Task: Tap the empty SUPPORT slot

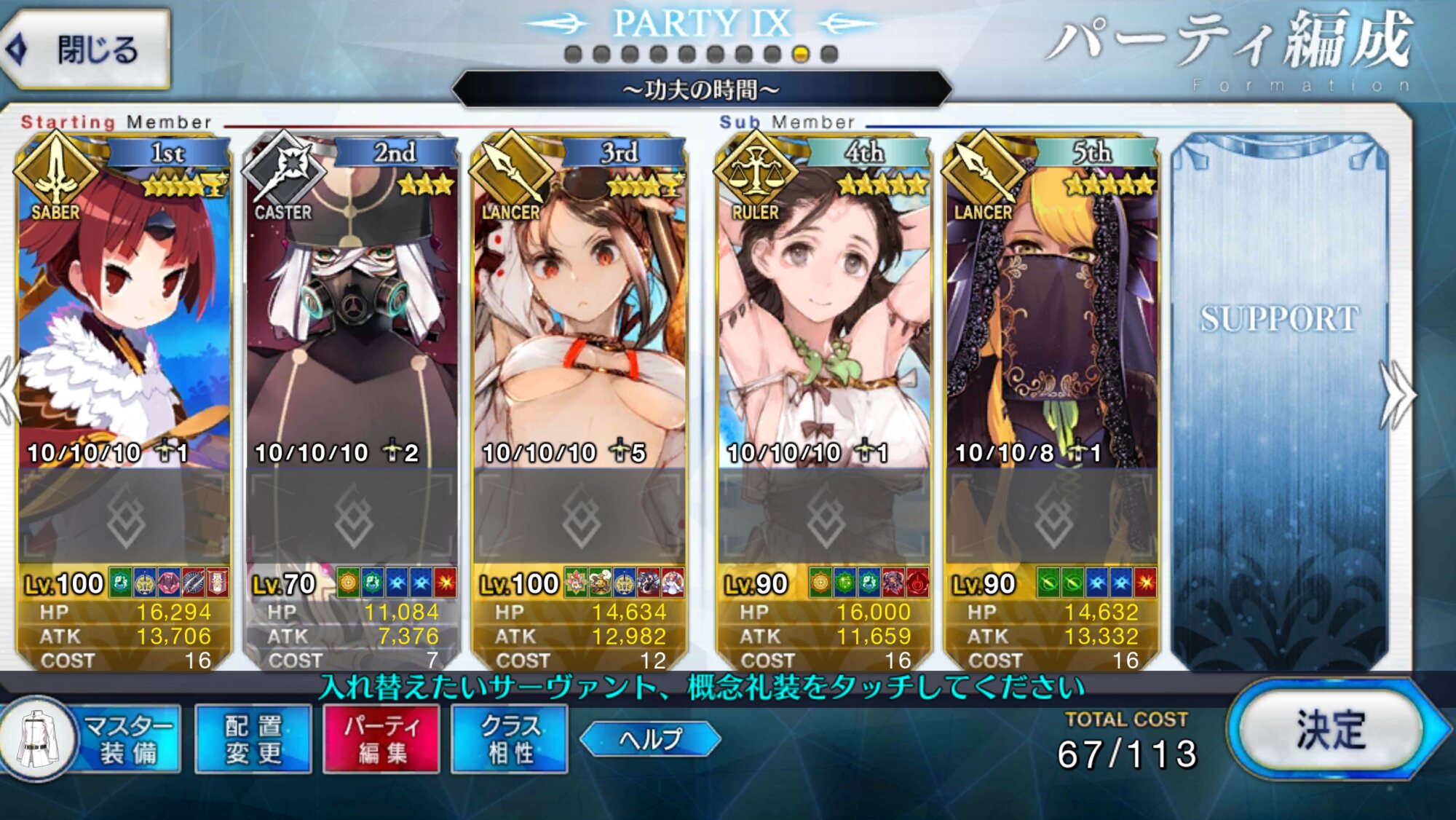Action: click(1279, 401)
